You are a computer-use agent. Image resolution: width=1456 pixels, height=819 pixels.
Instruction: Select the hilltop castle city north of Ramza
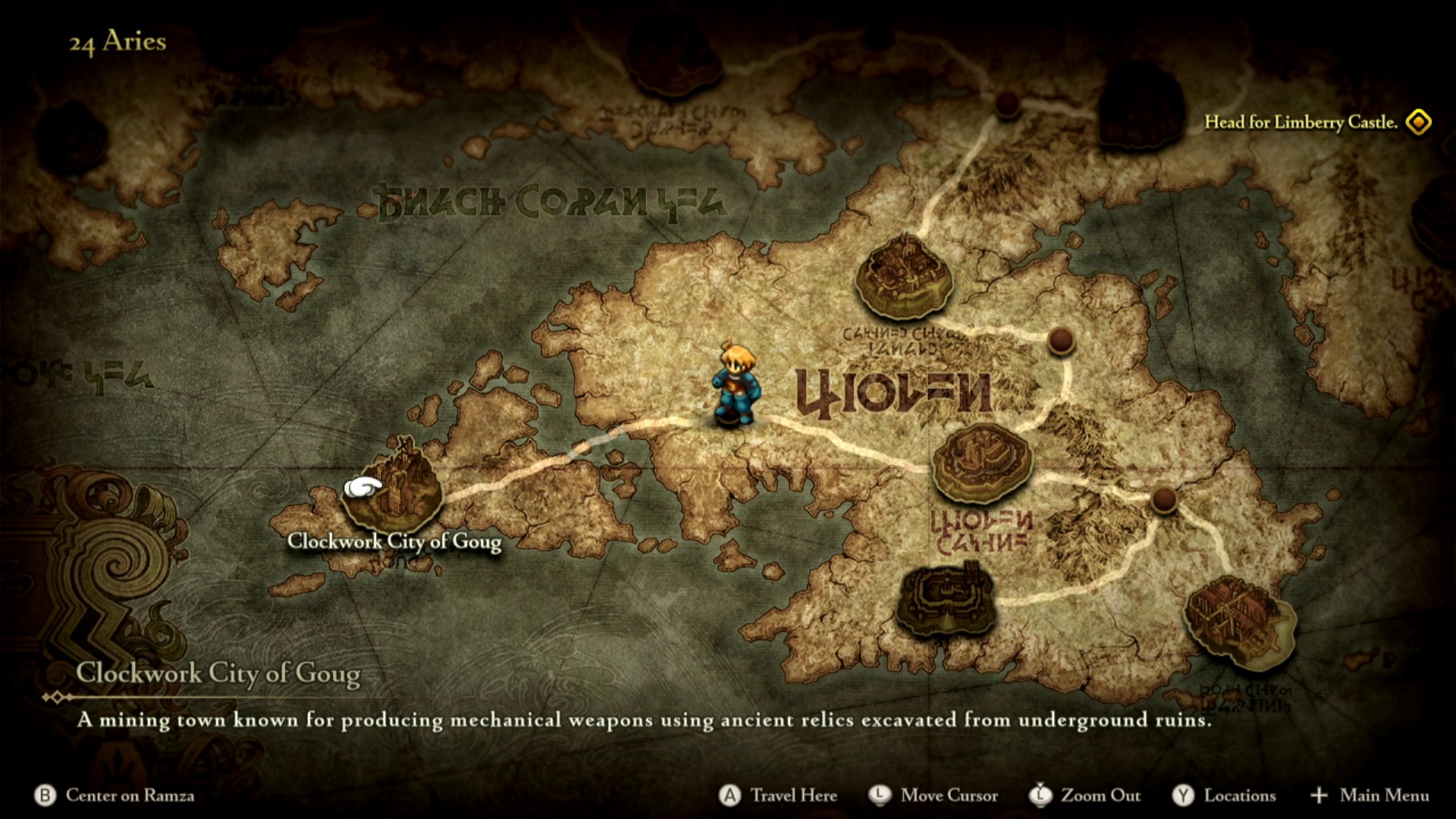904,277
